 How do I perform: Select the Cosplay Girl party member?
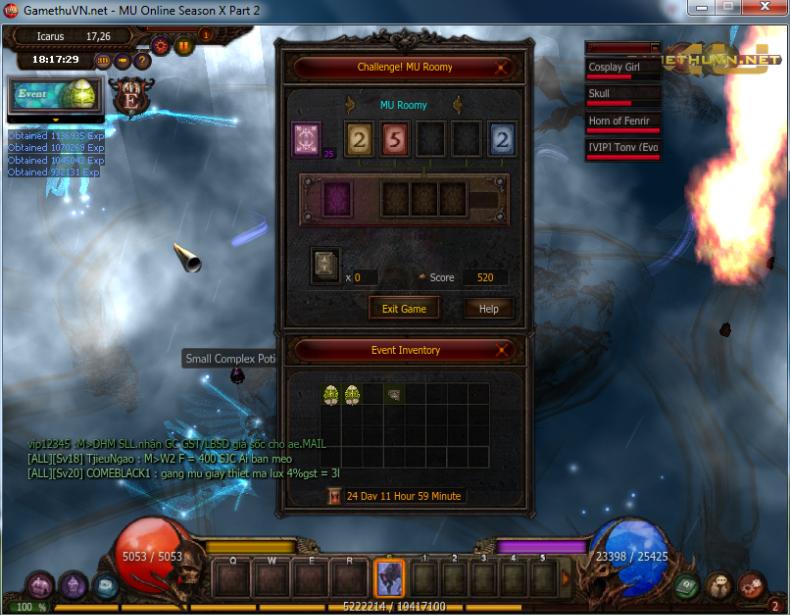(622, 68)
